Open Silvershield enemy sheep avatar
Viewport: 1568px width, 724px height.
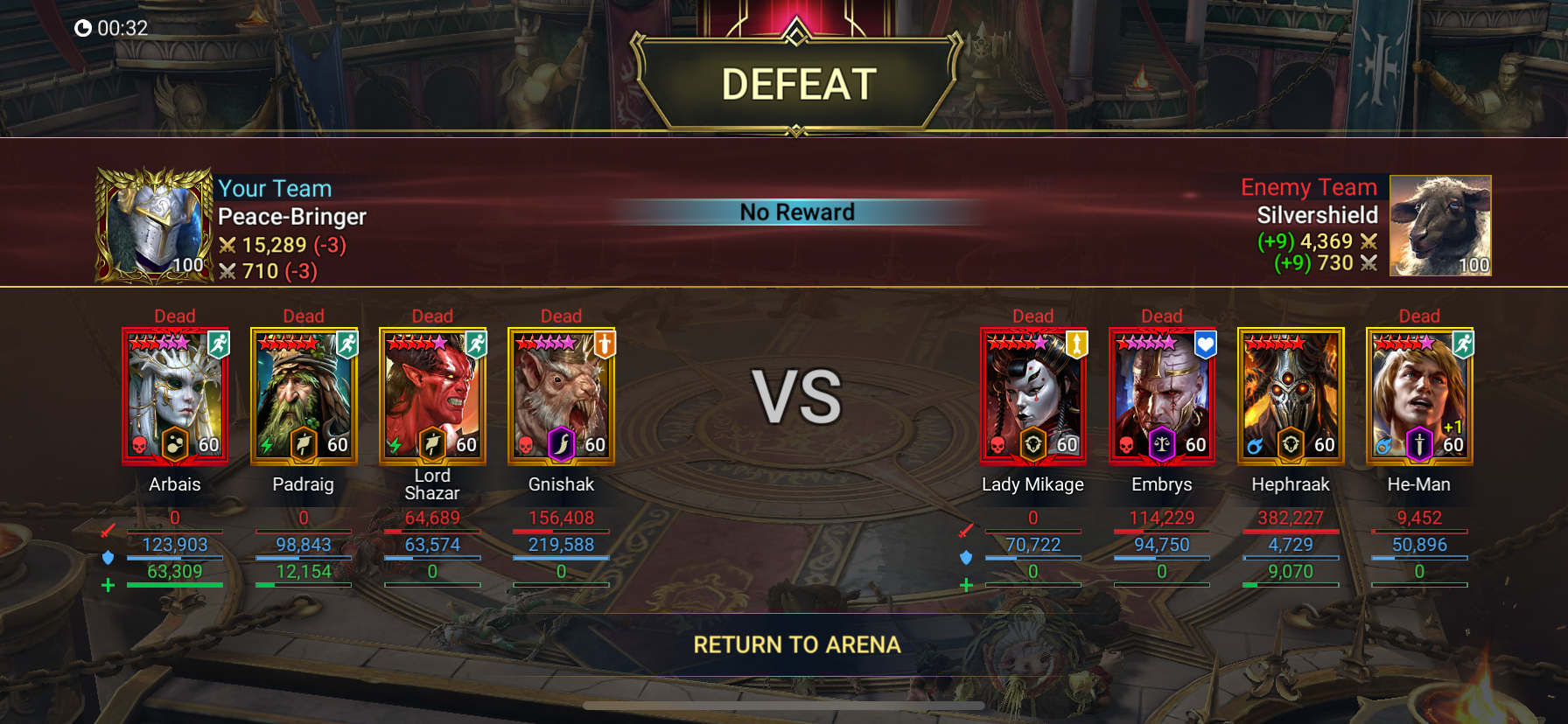pyautogui.click(x=1440, y=226)
